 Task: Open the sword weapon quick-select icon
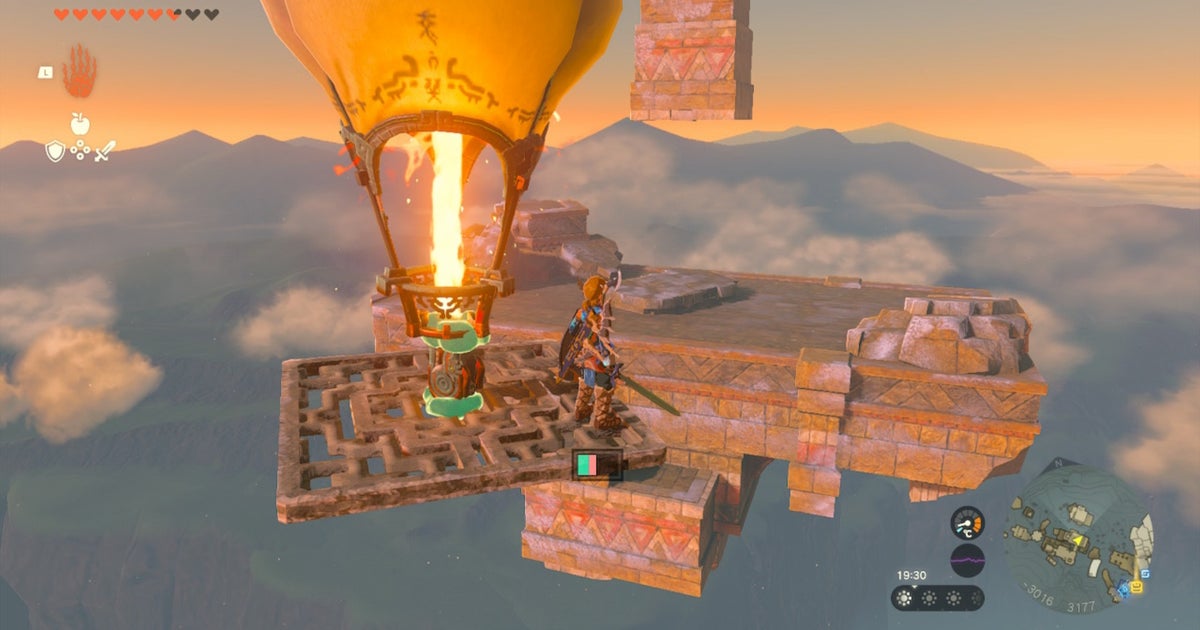[105, 151]
